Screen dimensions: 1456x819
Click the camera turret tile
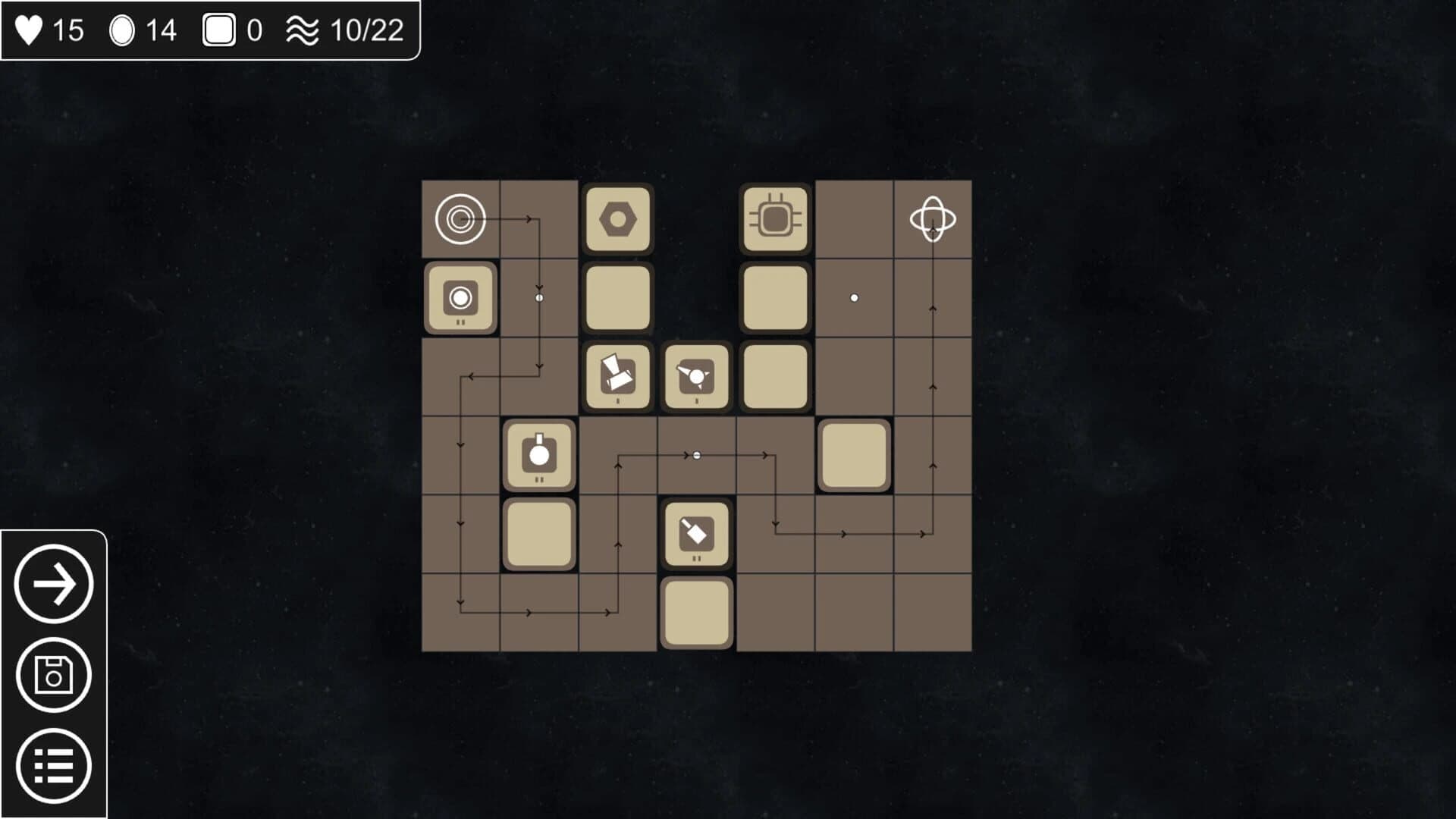click(460, 298)
